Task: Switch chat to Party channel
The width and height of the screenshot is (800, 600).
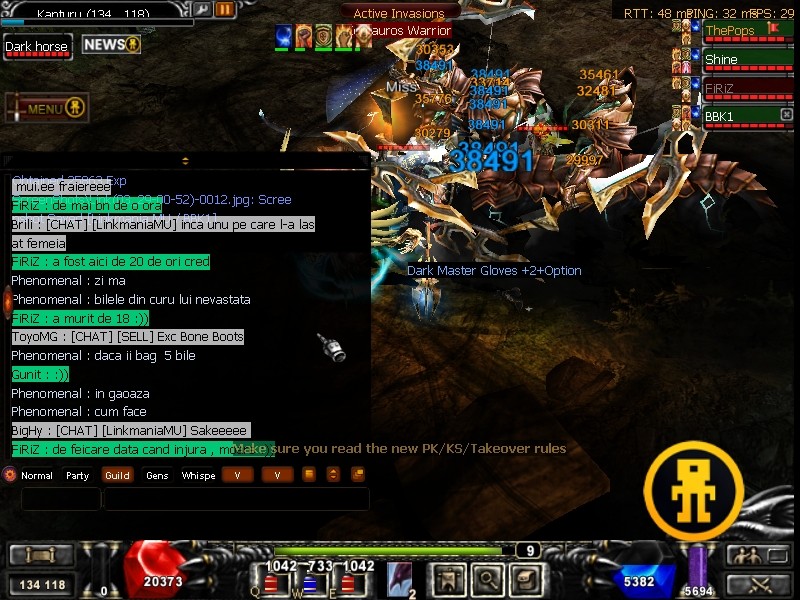Action: pyautogui.click(x=77, y=476)
